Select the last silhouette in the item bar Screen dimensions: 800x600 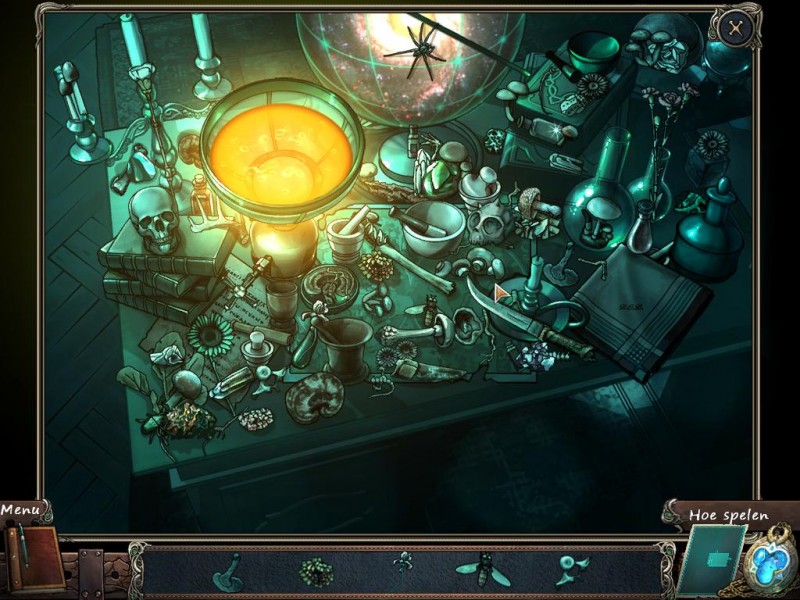(572, 570)
